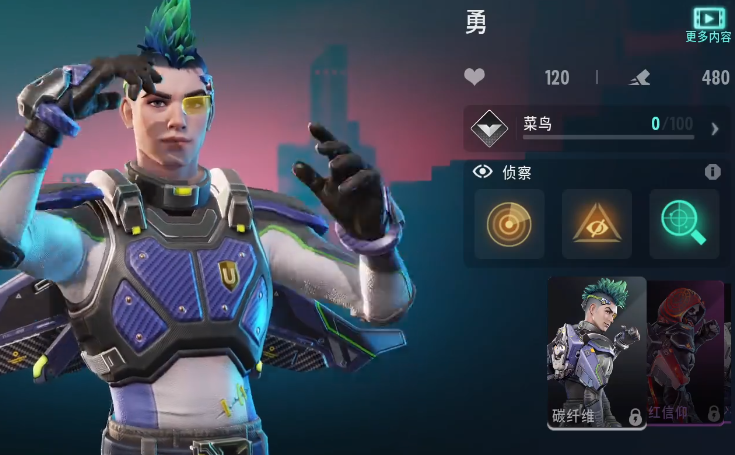Pick the locked 红信仰 skin card
The image size is (735, 455).
[686, 353]
